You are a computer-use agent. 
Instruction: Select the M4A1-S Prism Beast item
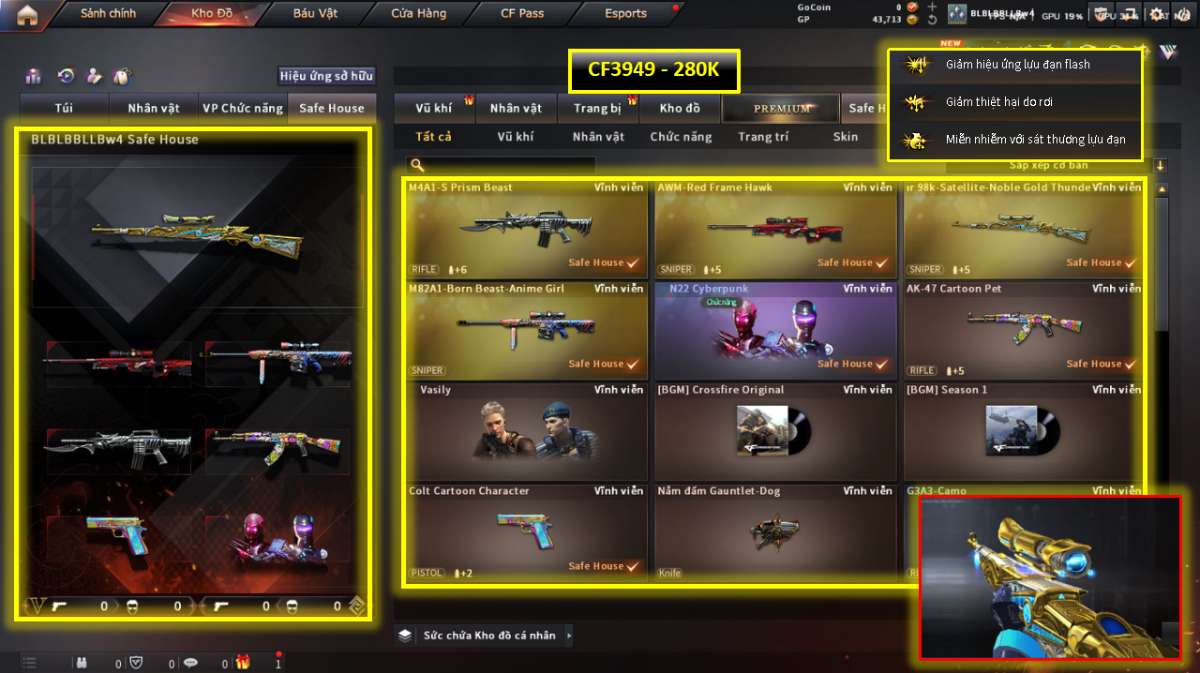tap(526, 229)
